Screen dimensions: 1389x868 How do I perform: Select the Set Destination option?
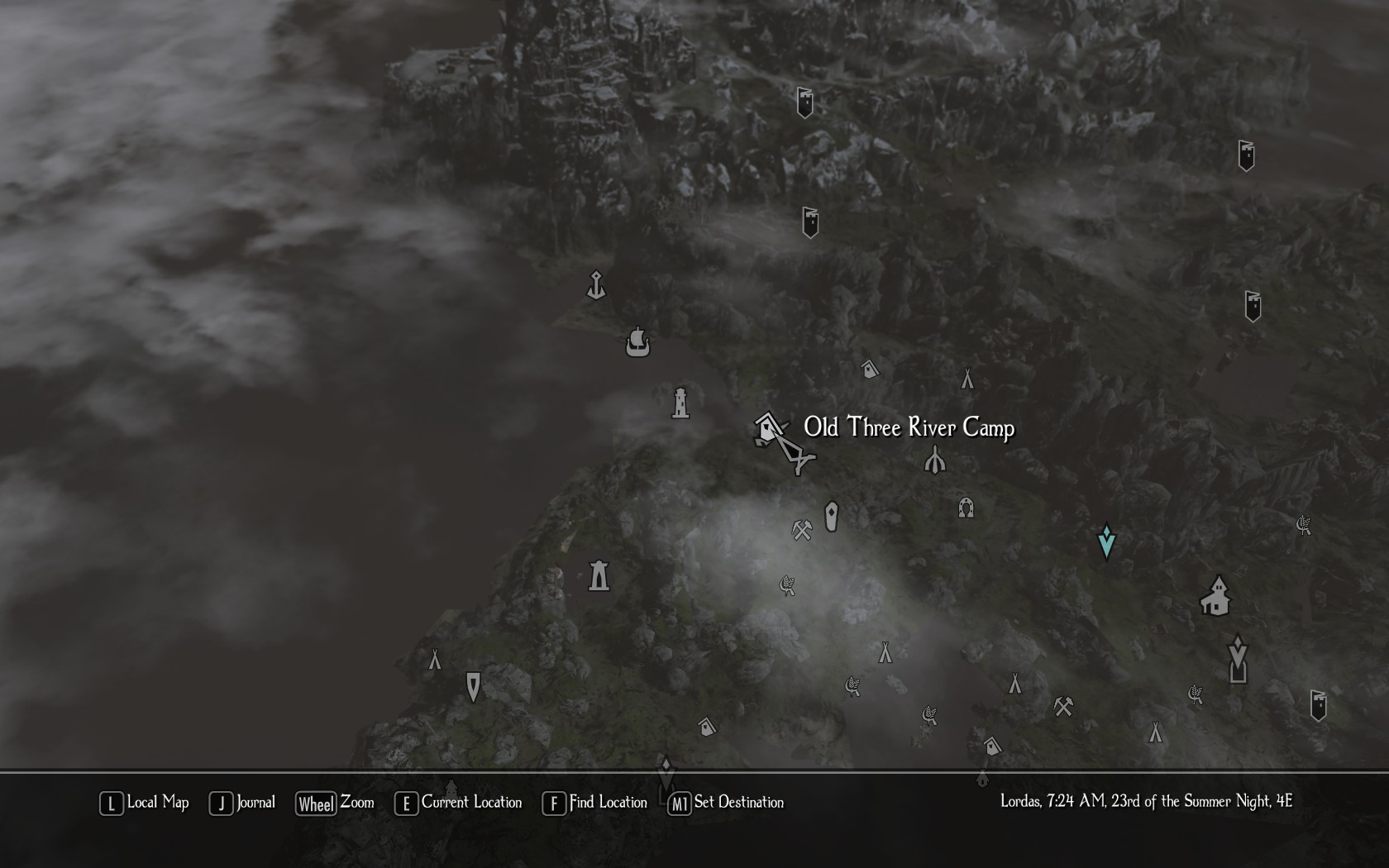coord(726,803)
